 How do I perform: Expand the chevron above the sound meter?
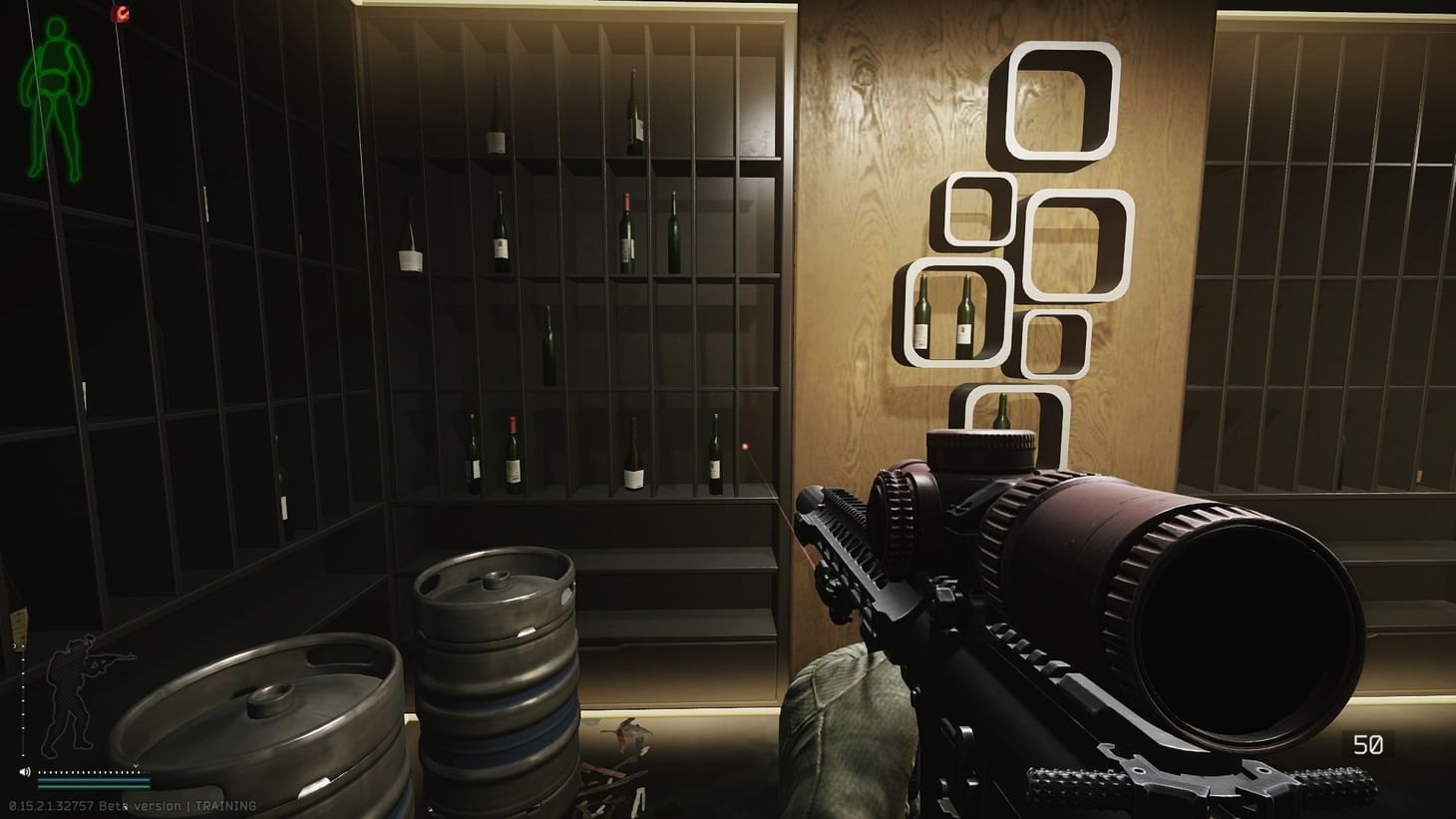click(136, 766)
